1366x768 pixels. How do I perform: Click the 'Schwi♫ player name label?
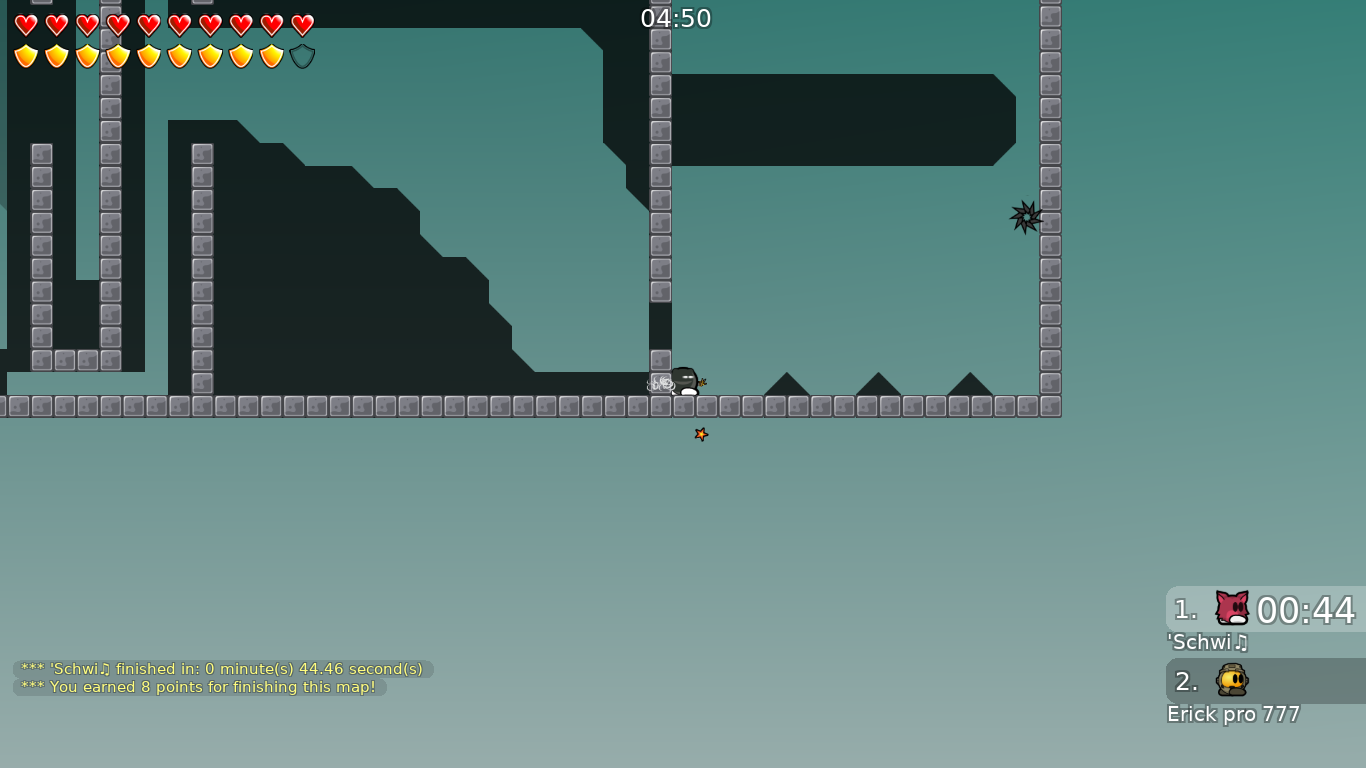point(1207,643)
